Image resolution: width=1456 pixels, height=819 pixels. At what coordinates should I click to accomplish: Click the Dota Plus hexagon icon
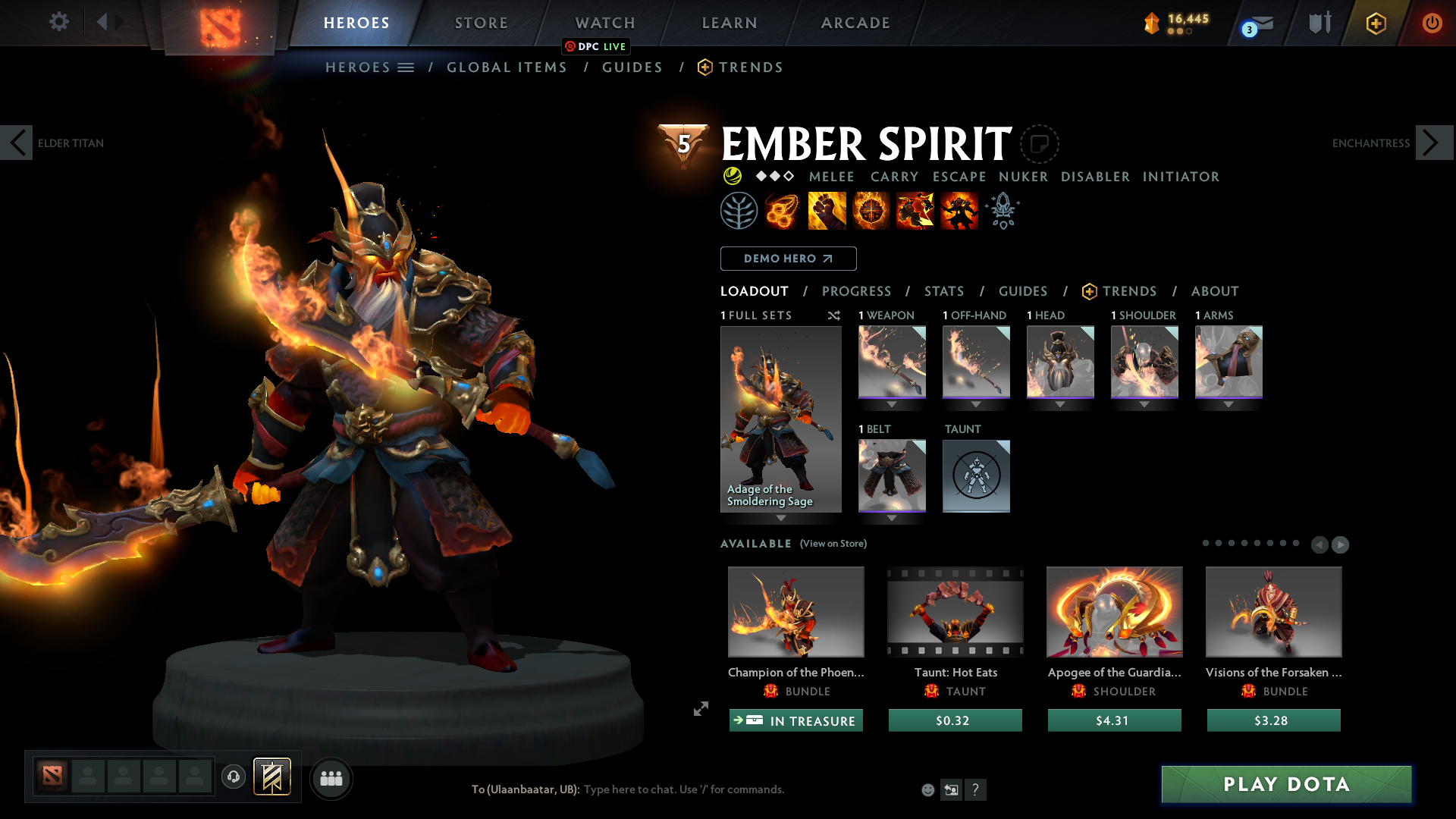[1376, 23]
